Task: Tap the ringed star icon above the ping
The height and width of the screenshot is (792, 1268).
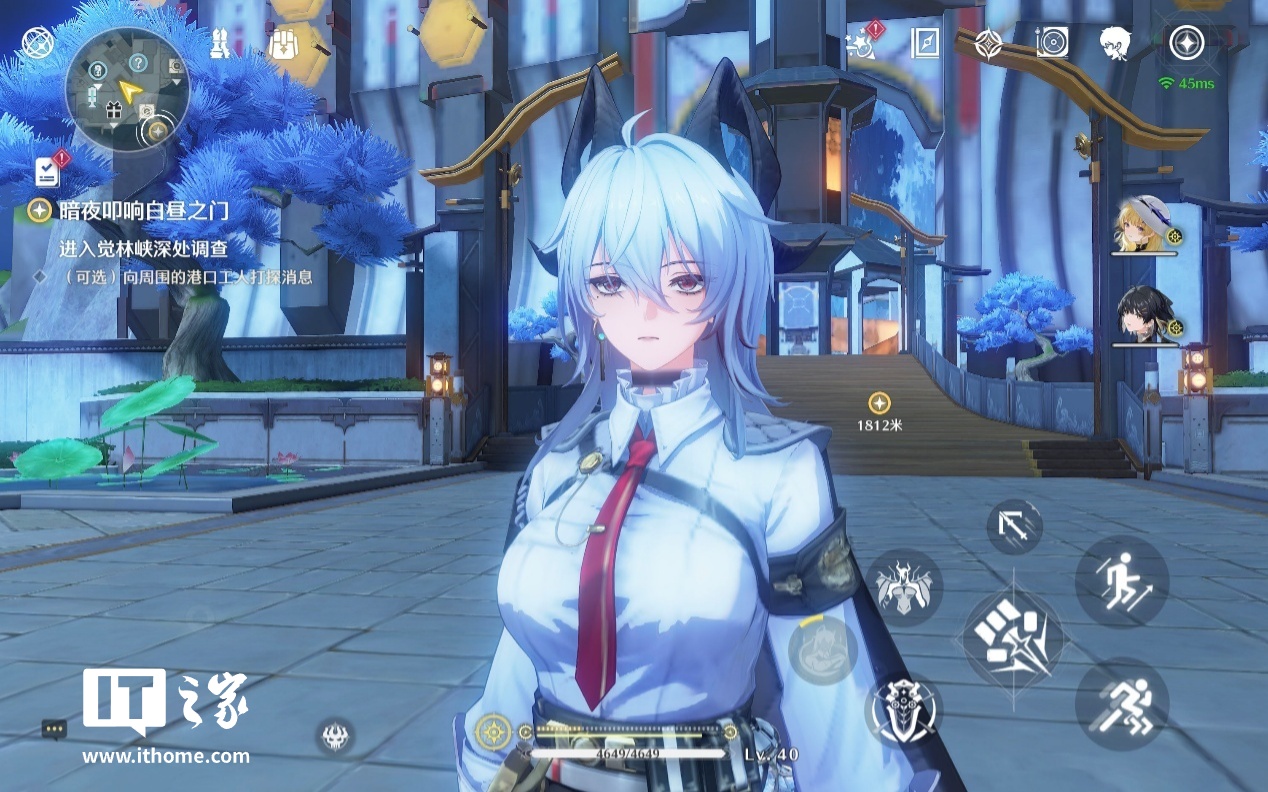Action: (1187, 43)
